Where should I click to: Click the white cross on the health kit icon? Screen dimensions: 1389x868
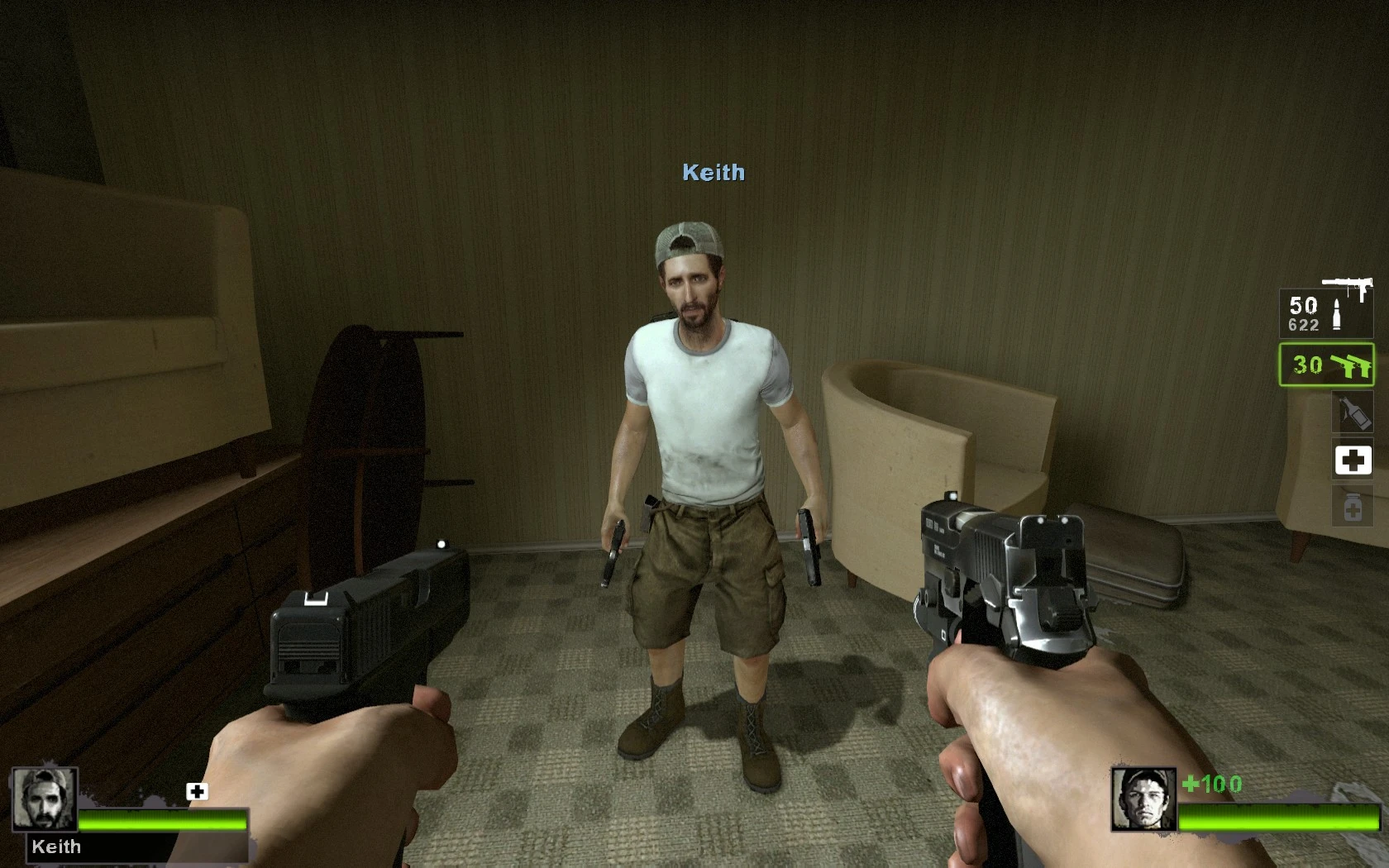coord(1353,460)
